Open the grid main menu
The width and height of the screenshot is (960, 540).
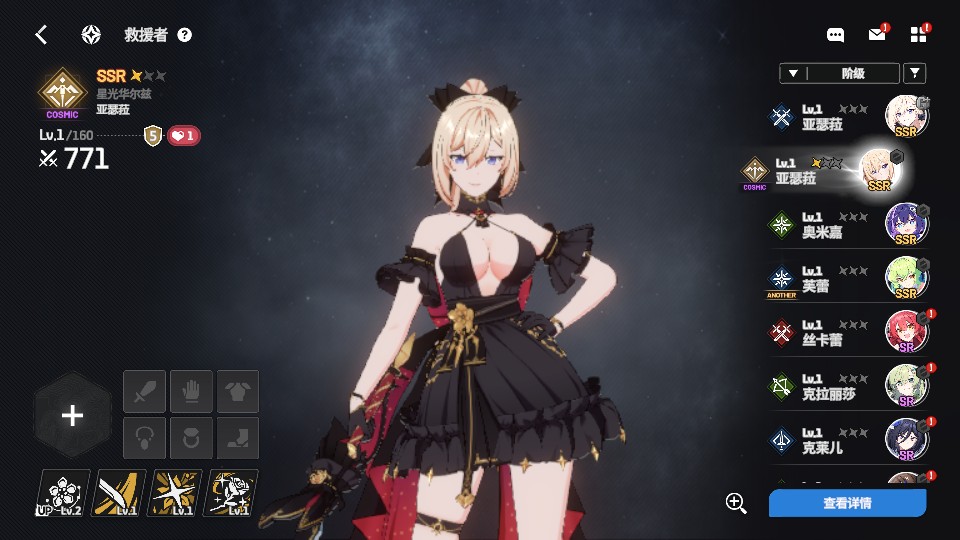pos(918,35)
